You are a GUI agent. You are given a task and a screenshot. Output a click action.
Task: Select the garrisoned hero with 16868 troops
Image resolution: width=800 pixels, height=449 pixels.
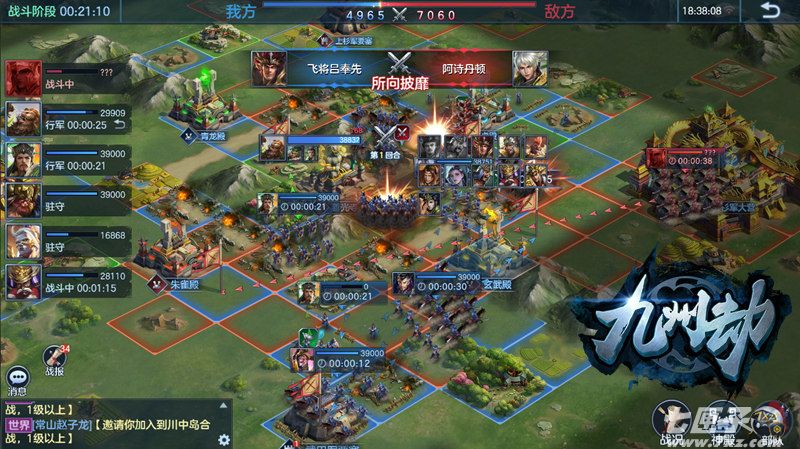pos(23,241)
